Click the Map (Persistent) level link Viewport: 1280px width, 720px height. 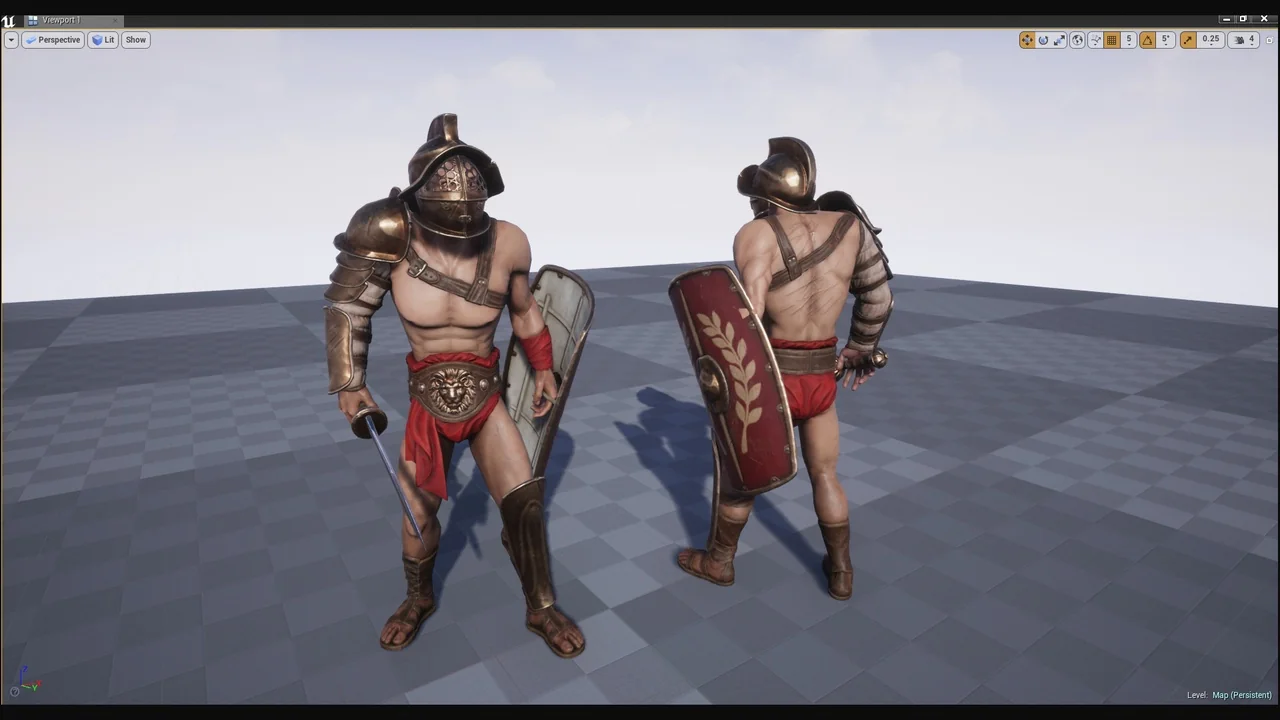(1241, 695)
